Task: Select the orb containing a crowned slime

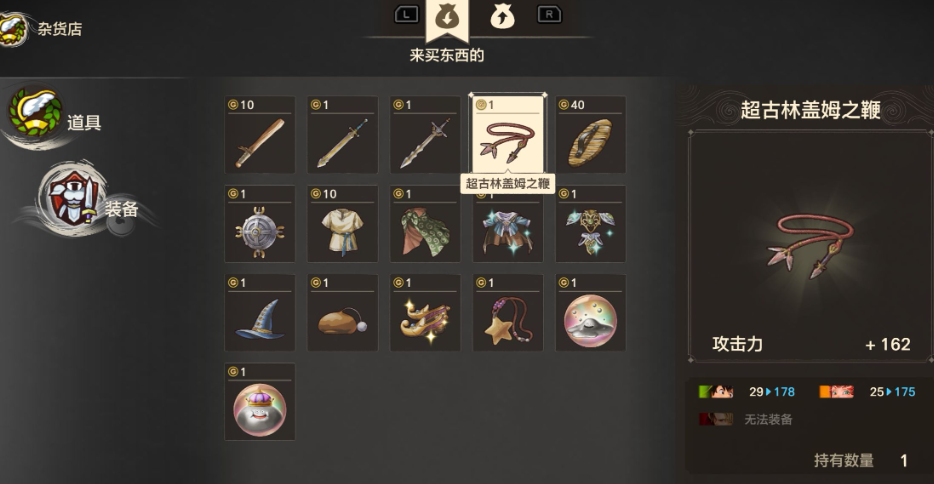Action: (x=260, y=404)
